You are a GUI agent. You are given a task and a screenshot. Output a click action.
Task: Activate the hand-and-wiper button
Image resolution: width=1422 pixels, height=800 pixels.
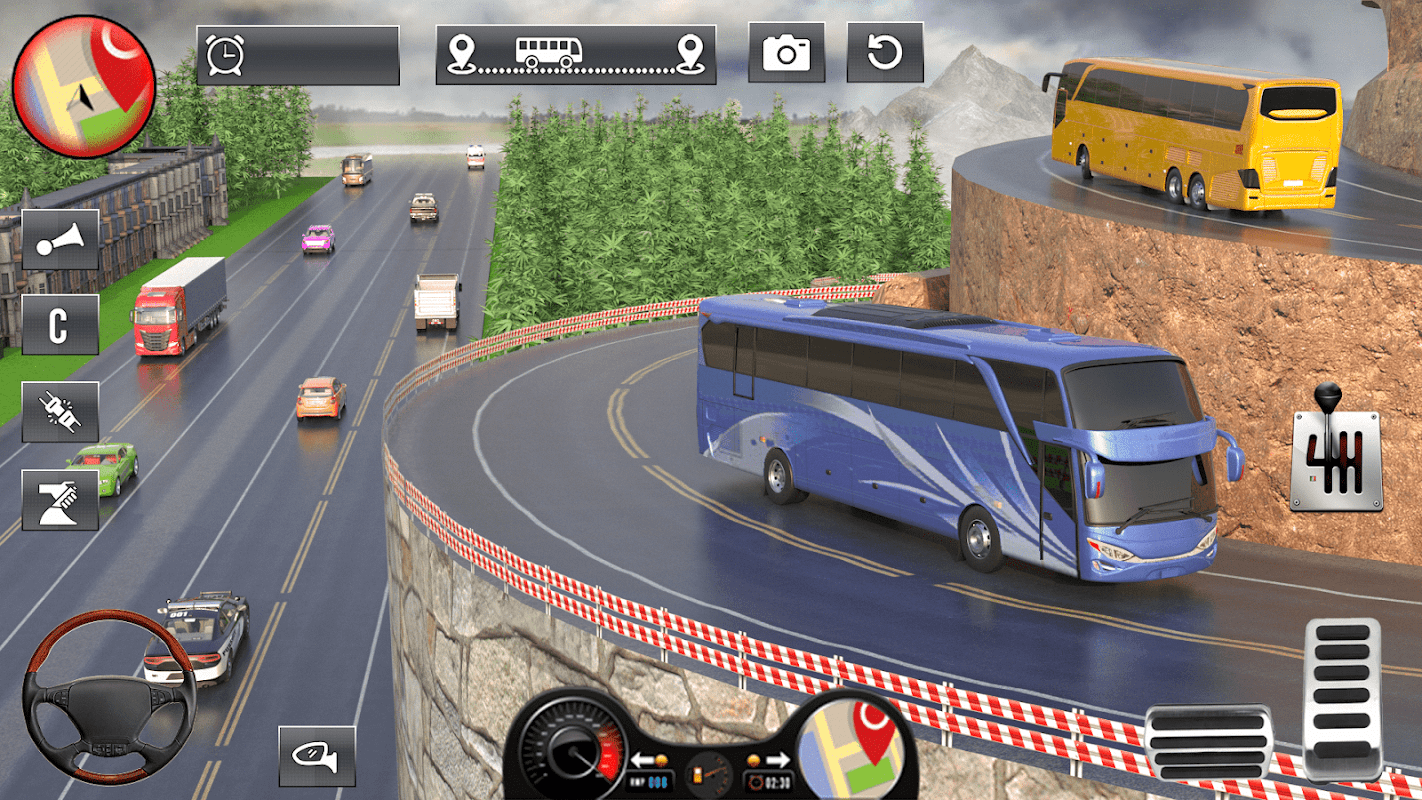[x=60, y=499]
